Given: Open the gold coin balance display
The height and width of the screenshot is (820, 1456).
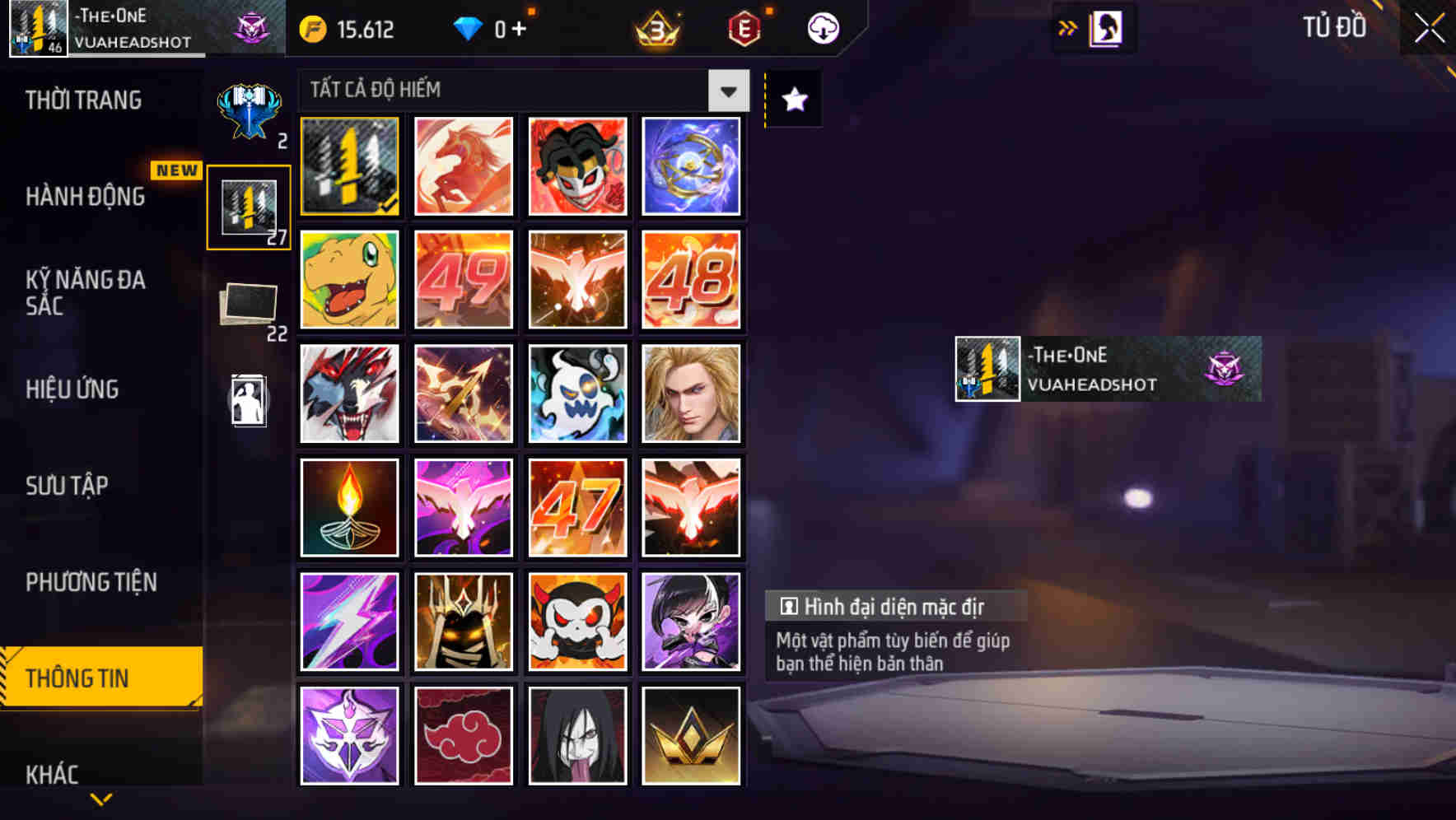Looking at the screenshot, I should [346, 29].
